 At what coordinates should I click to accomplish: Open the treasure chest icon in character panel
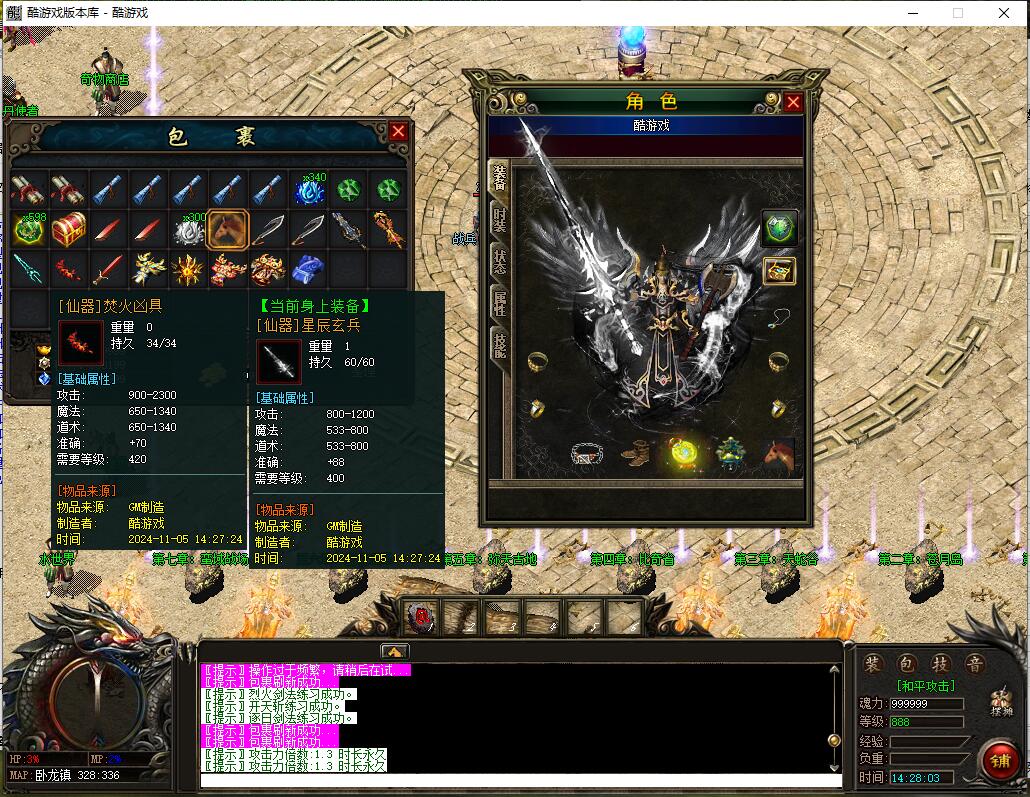coord(779,270)
